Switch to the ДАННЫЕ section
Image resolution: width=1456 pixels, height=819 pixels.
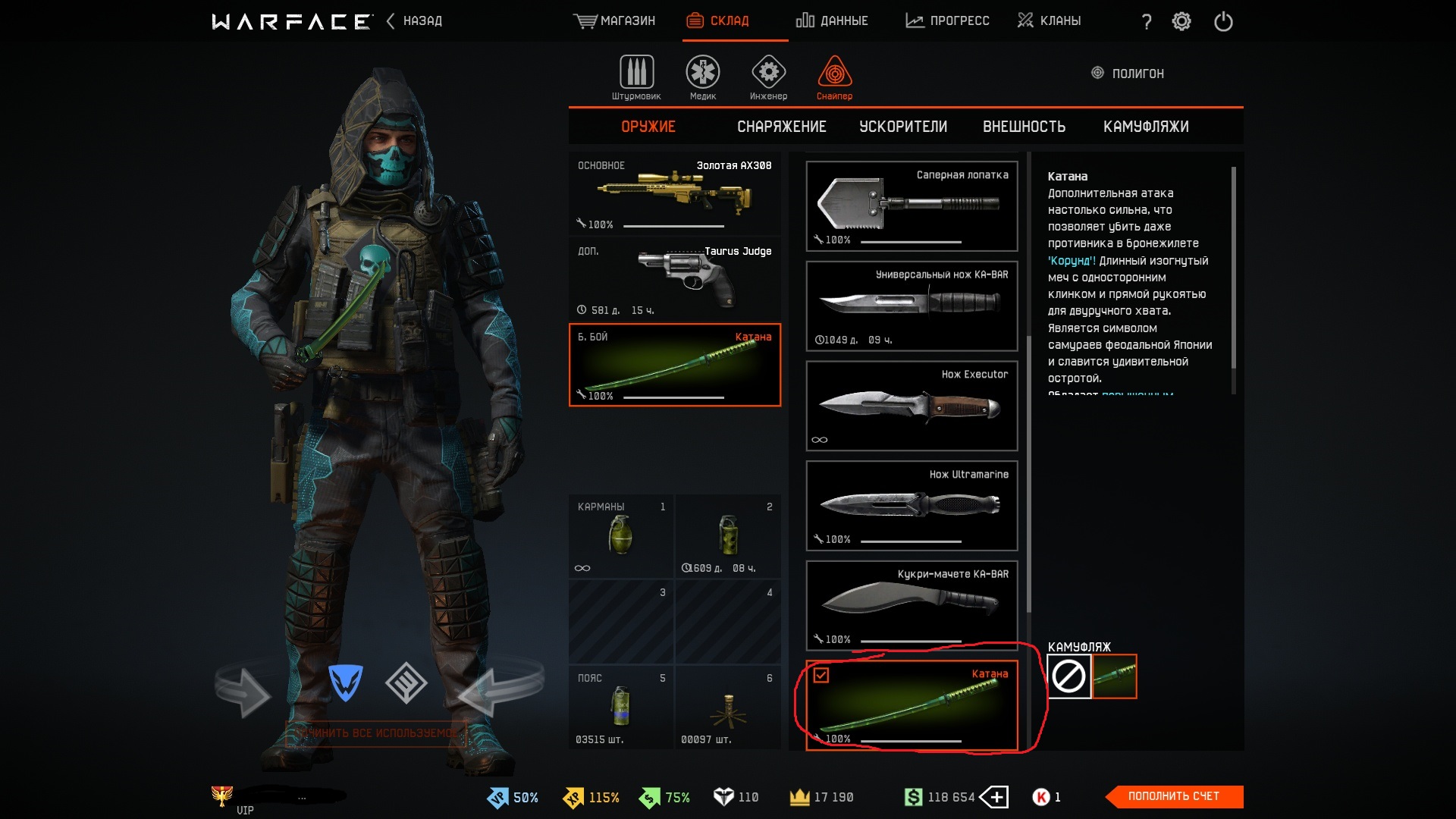pos(832,20)
